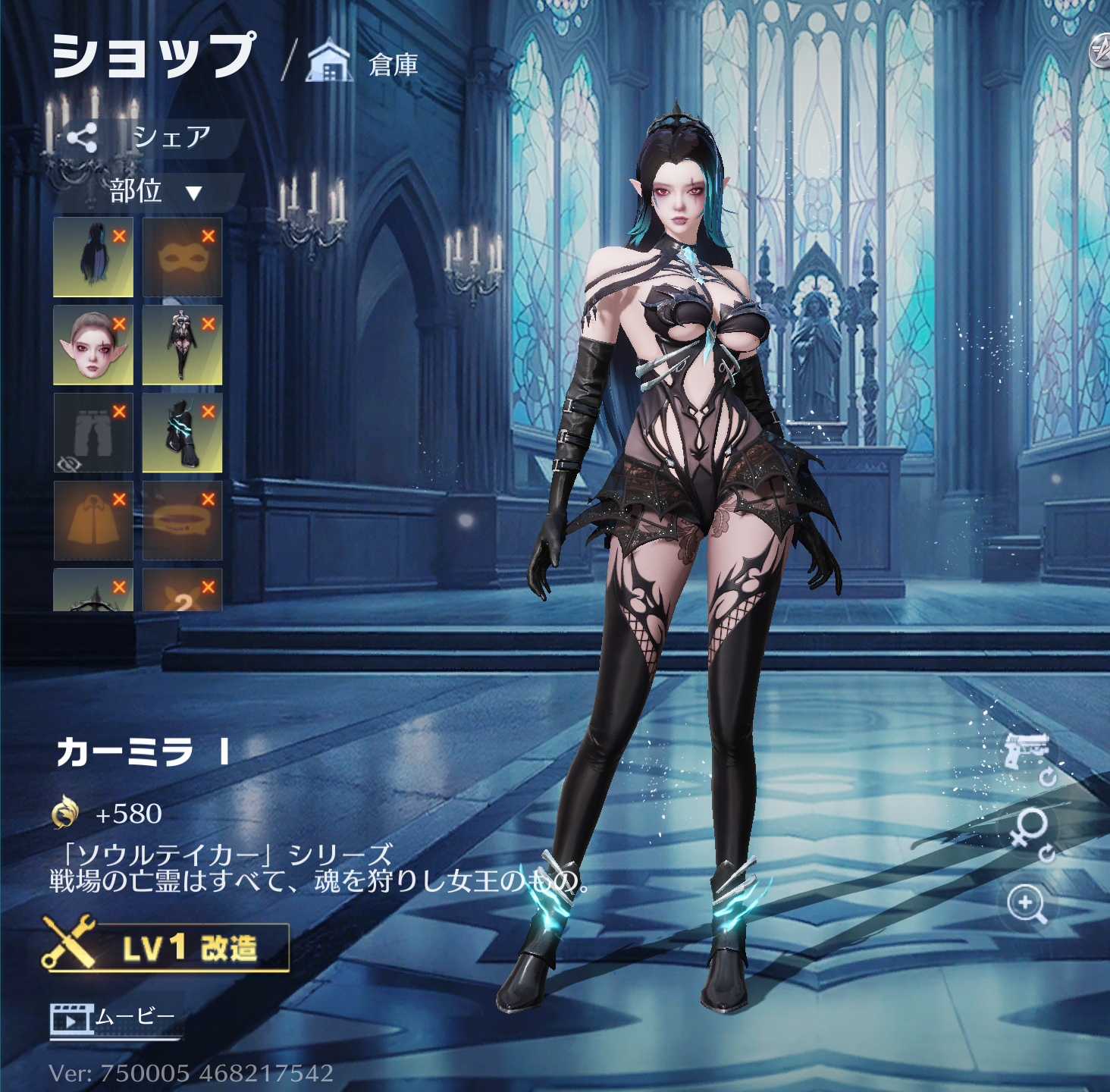The width and height of the screenshot is (1110, 1092).
Task: Switch character gender with the gender icon
Action: click(x=1029, y=831)
